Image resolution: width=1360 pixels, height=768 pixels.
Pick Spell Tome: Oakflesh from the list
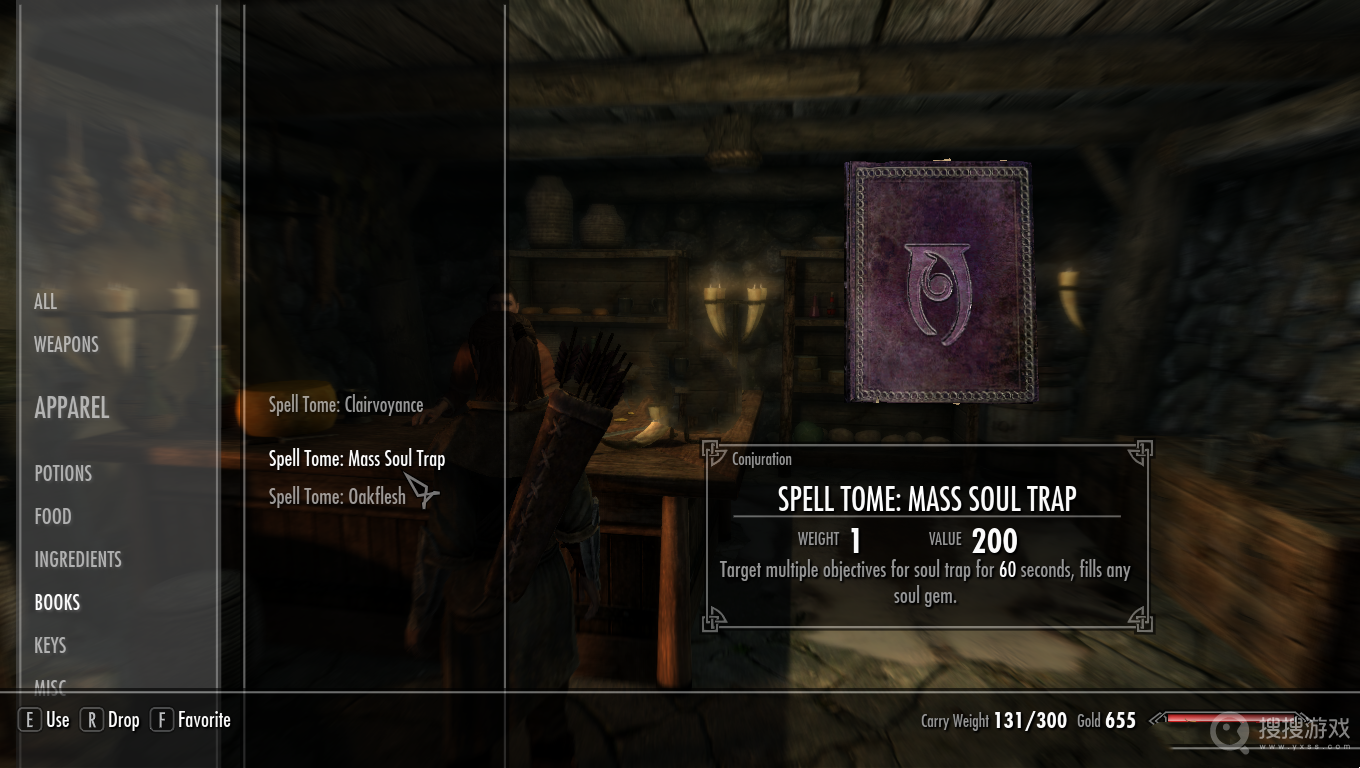(337, 496)
